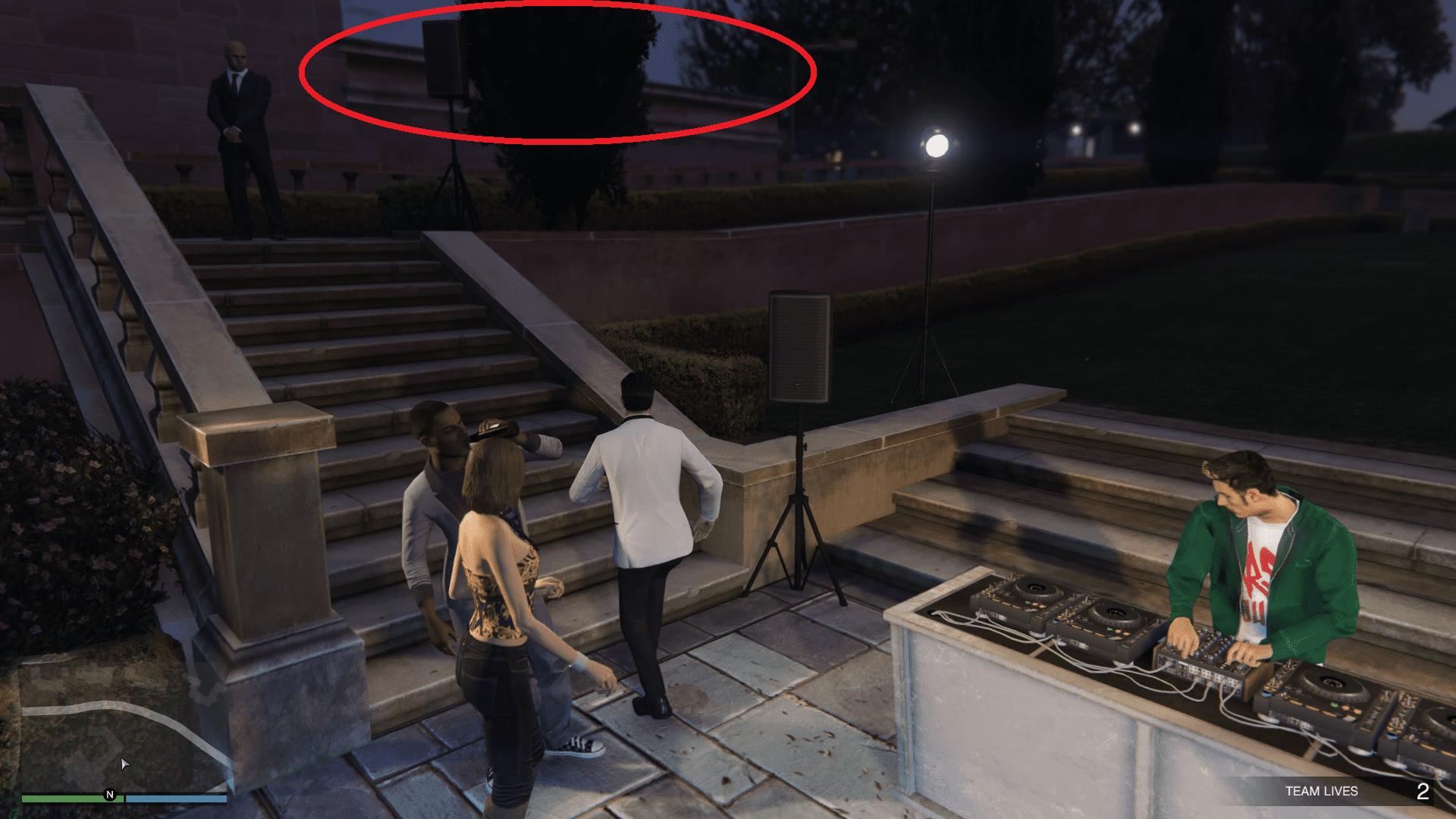1456x819 pixels.
Task: Click the circled speaker on the upper wall
Action: (444, 61)
